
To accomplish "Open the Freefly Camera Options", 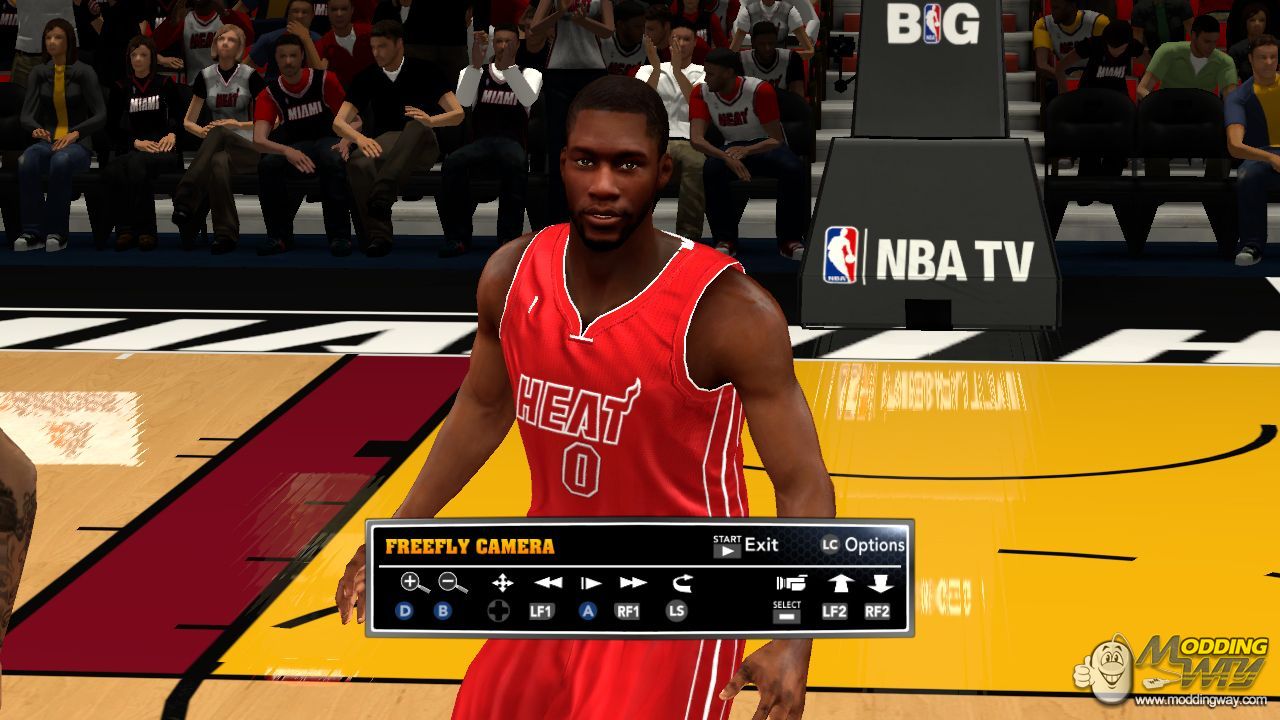I will coord(863,545).
